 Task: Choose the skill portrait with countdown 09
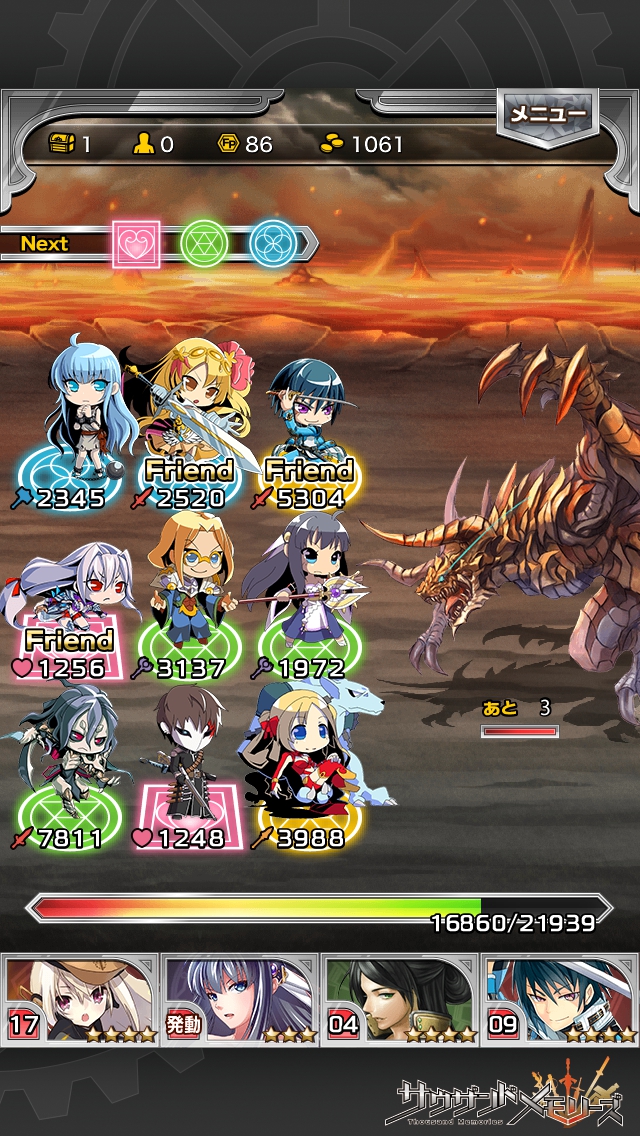(x=560, y=998)
